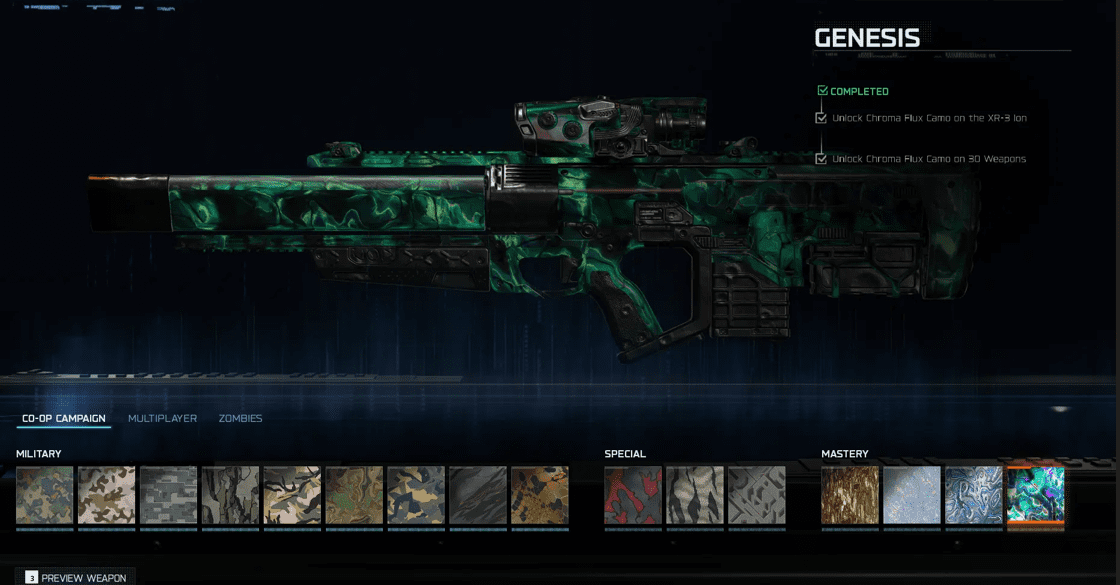
Task: Select the teal Genesis Mastery camo
Action: (1036, 495)
